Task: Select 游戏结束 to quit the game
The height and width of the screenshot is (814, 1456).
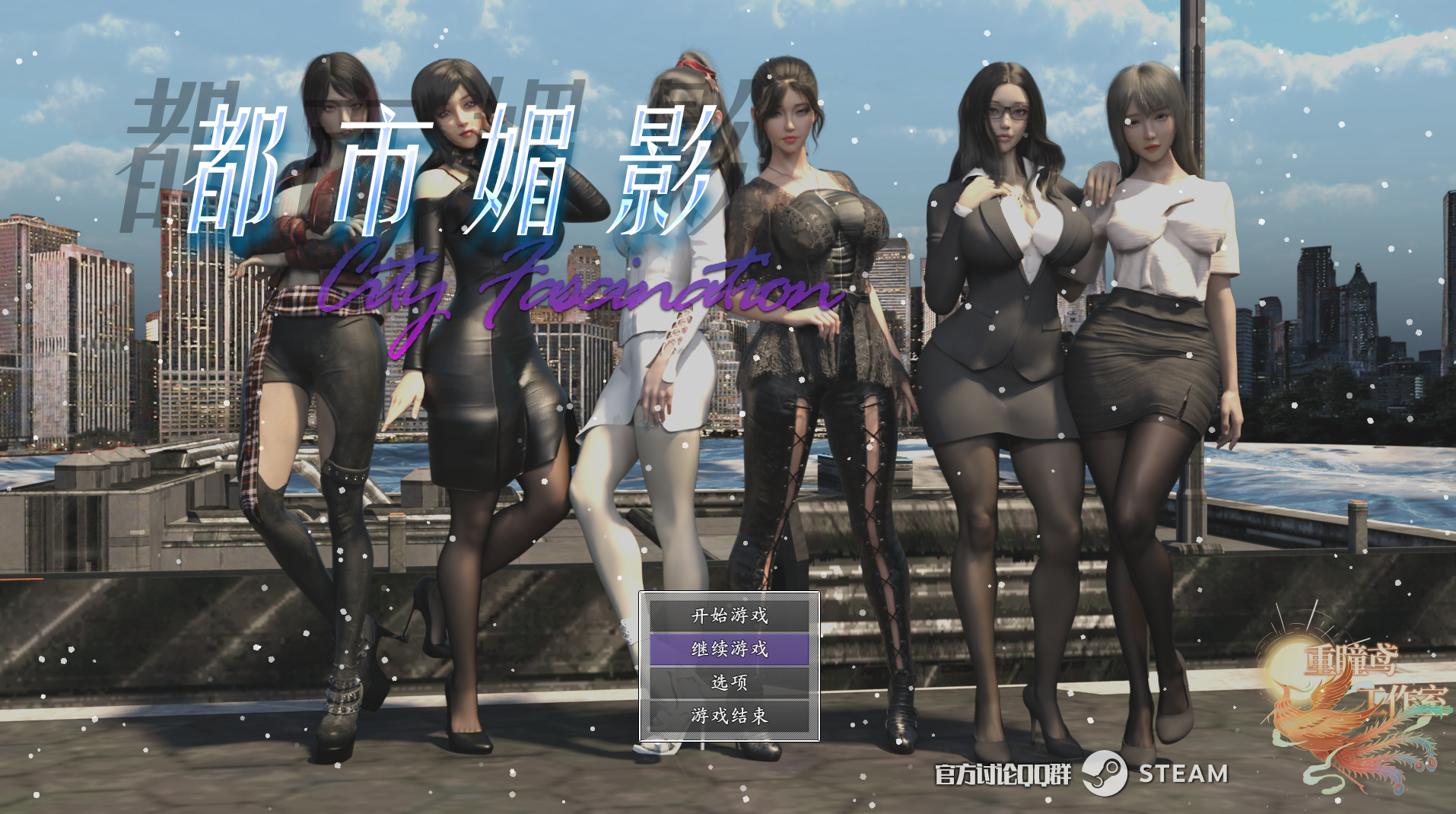Action: [x=728, y=715]
